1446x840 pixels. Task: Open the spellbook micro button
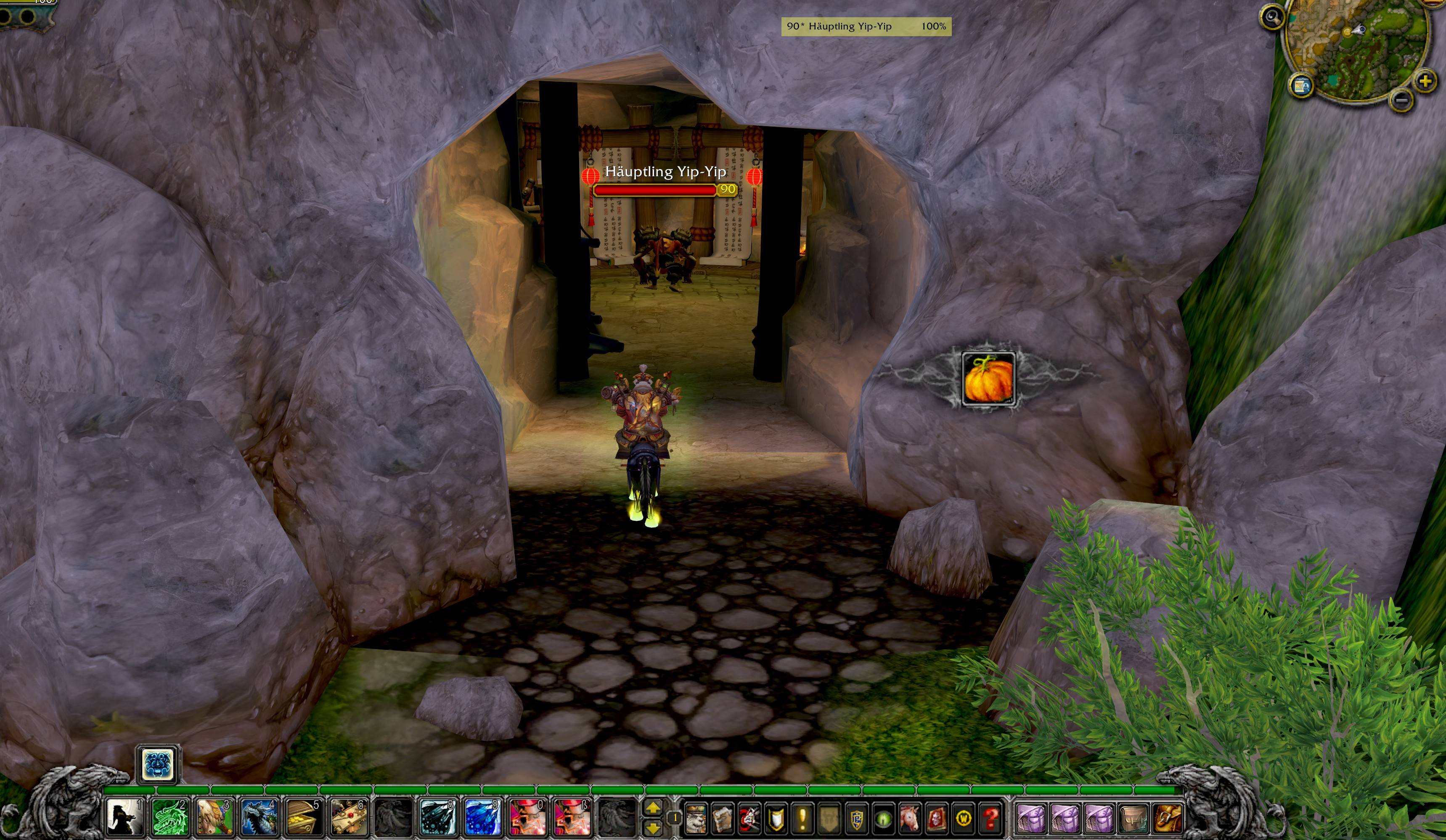click(723, 818)
